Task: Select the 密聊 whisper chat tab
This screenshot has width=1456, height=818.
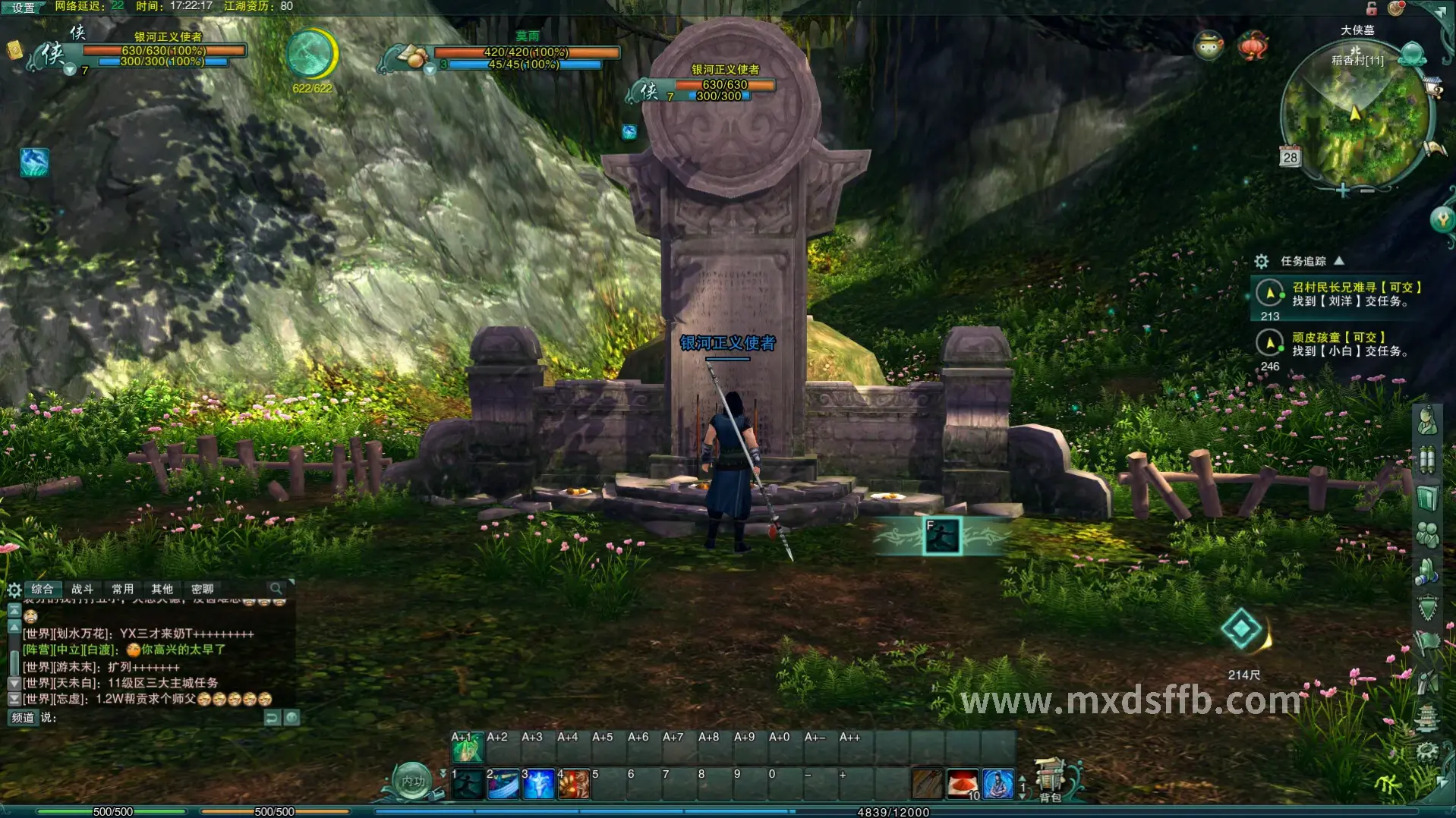Action: 202,589
